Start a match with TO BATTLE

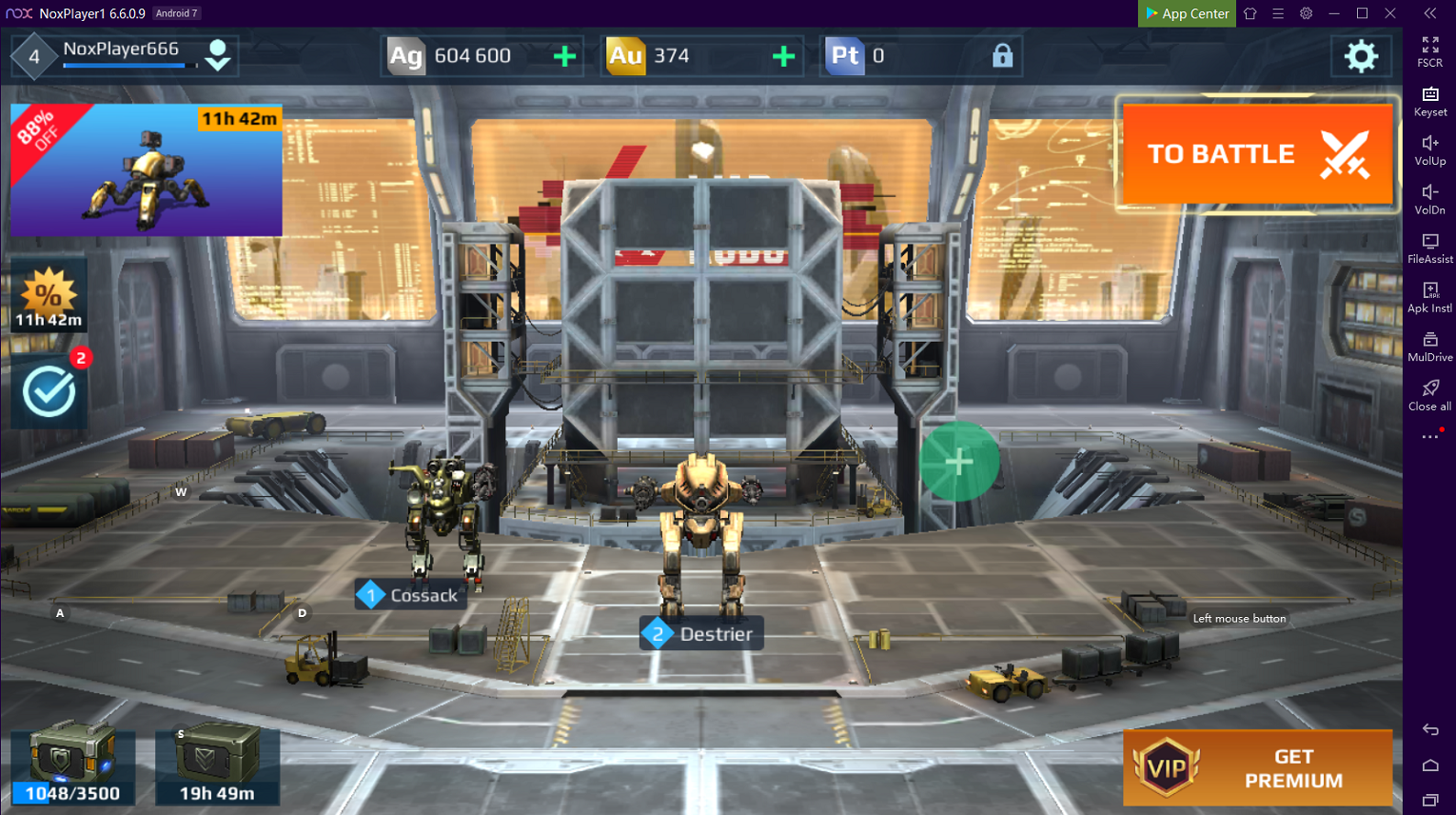[1257, 154]
